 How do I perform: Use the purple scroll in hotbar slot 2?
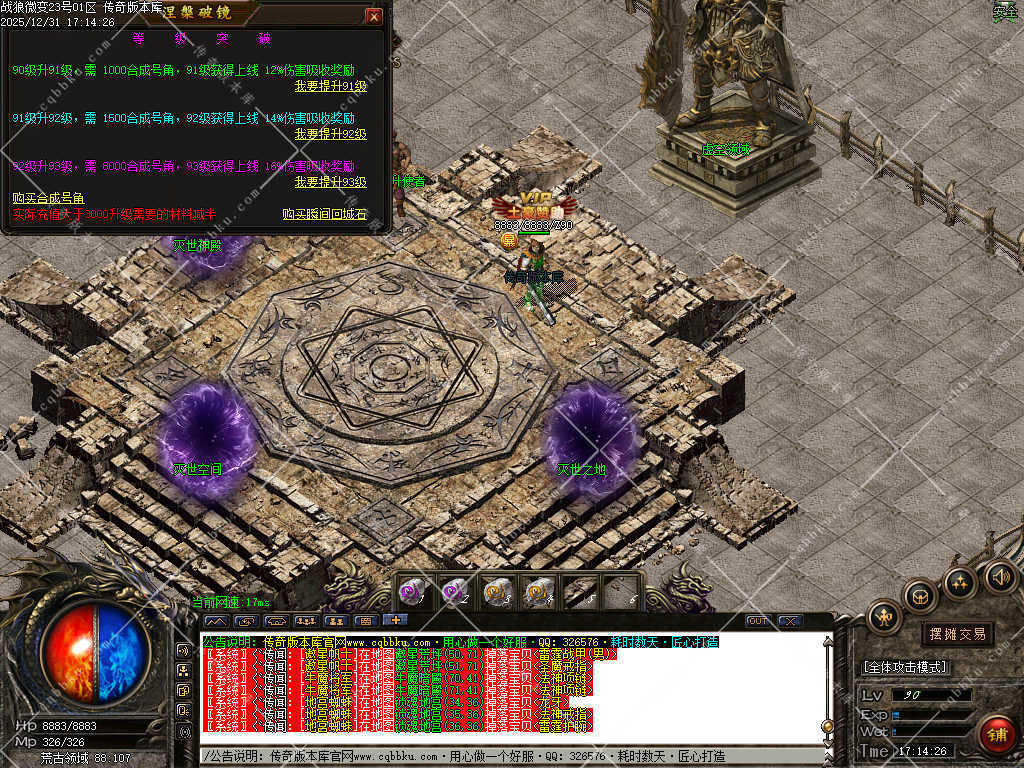[455, 592]
